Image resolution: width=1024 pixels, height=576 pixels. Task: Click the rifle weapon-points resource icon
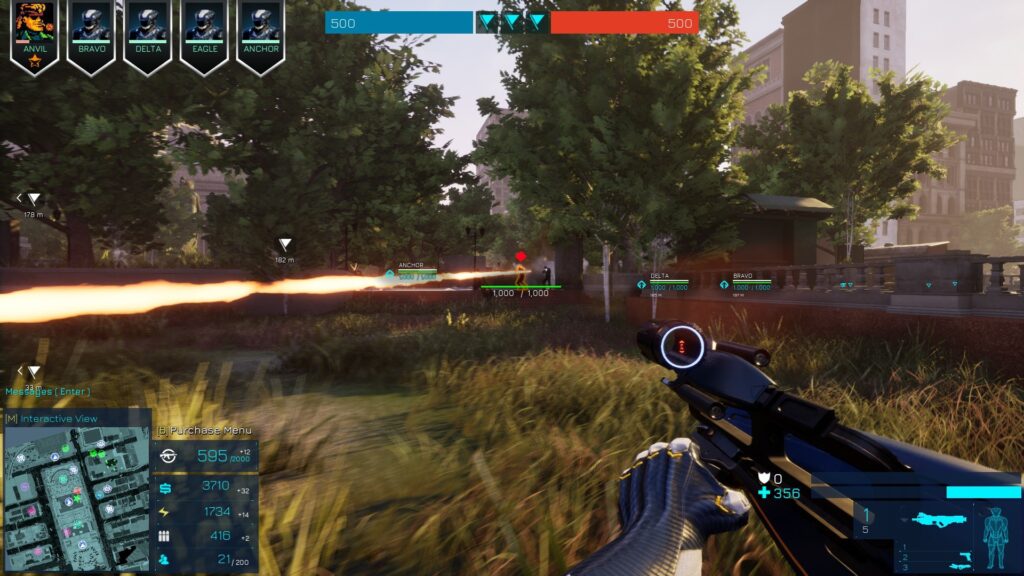tap(167, 456)
